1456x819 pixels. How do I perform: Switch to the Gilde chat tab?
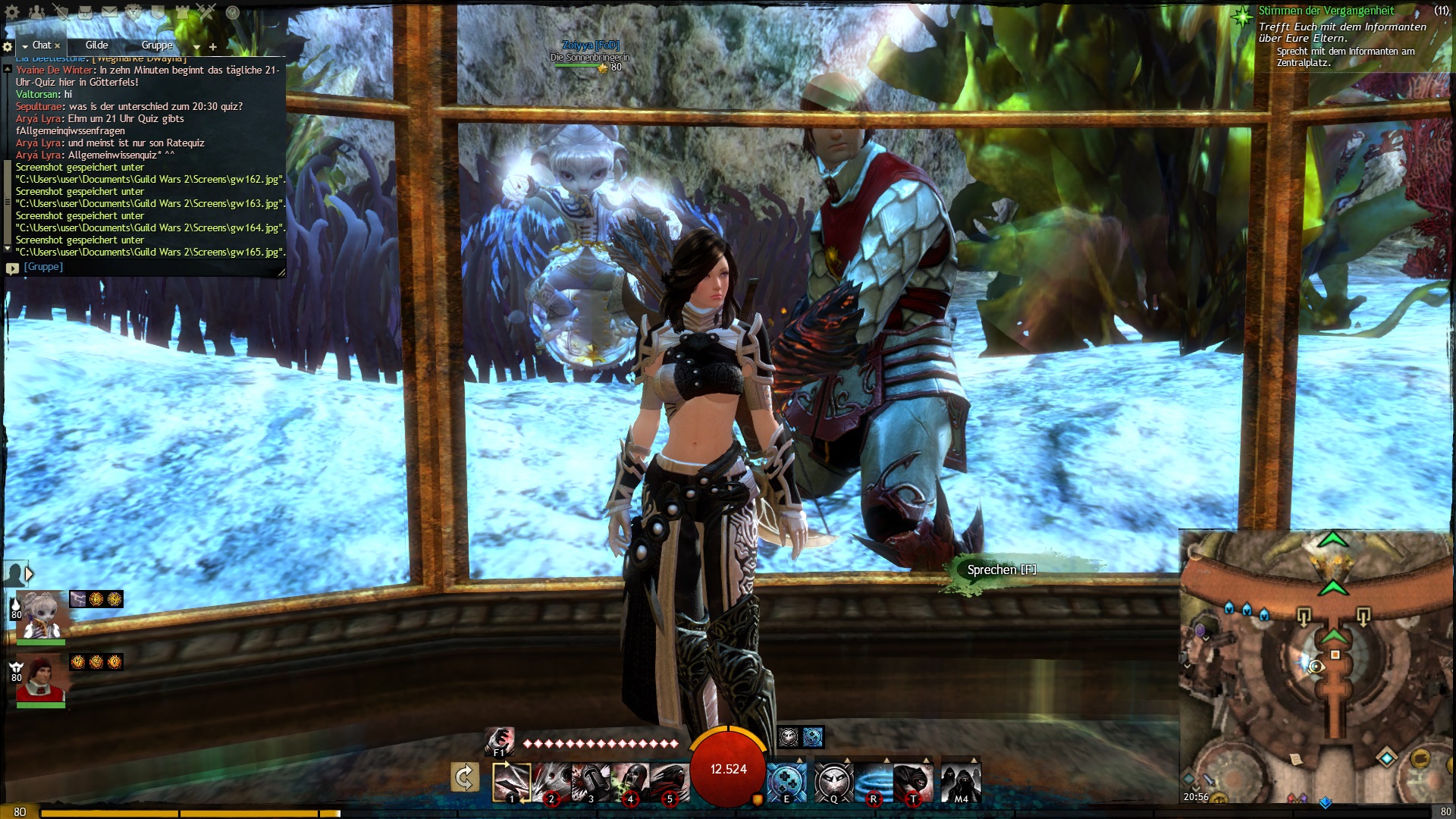97,45
